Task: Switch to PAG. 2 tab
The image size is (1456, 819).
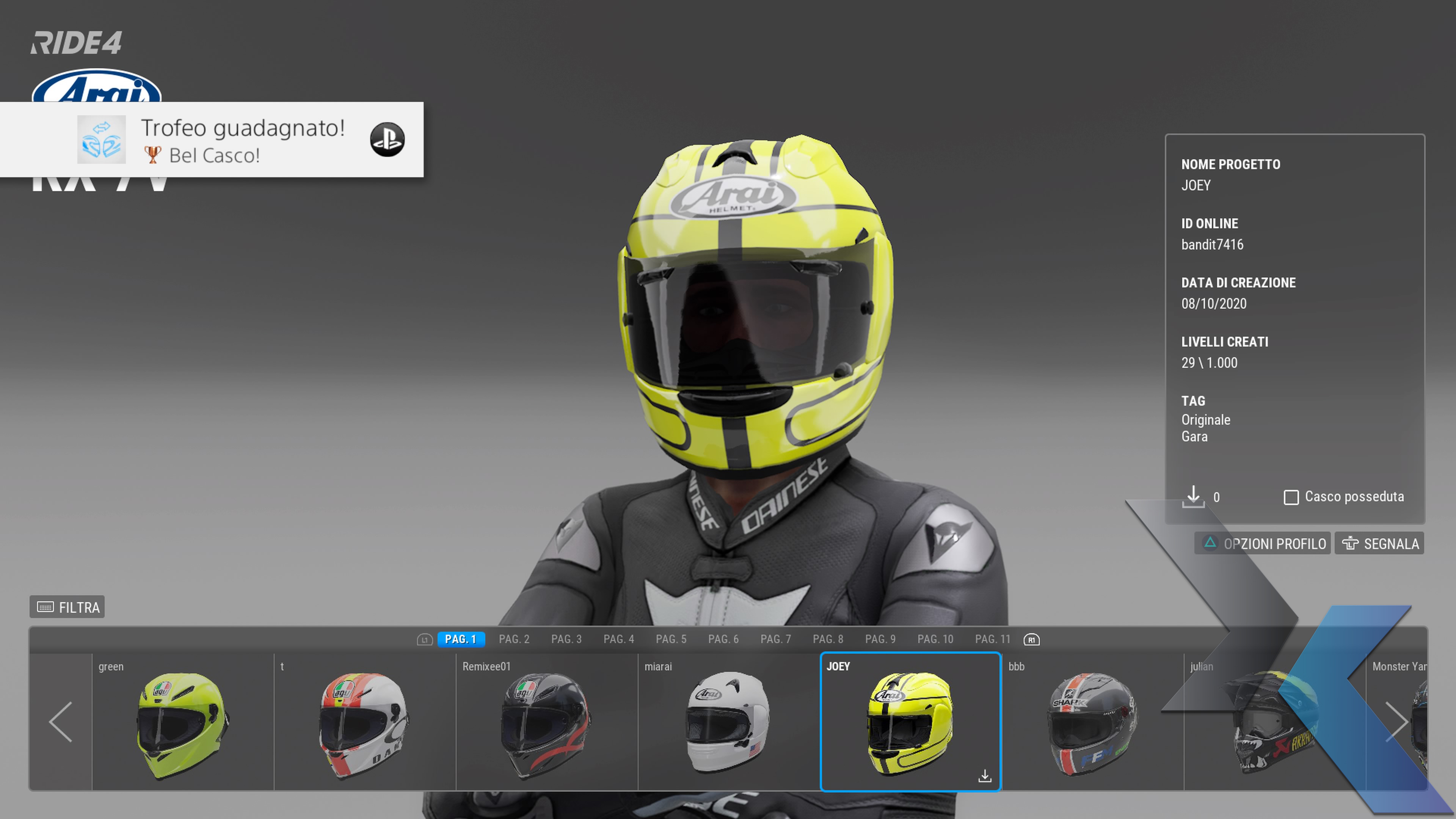Action: [514, 639]
